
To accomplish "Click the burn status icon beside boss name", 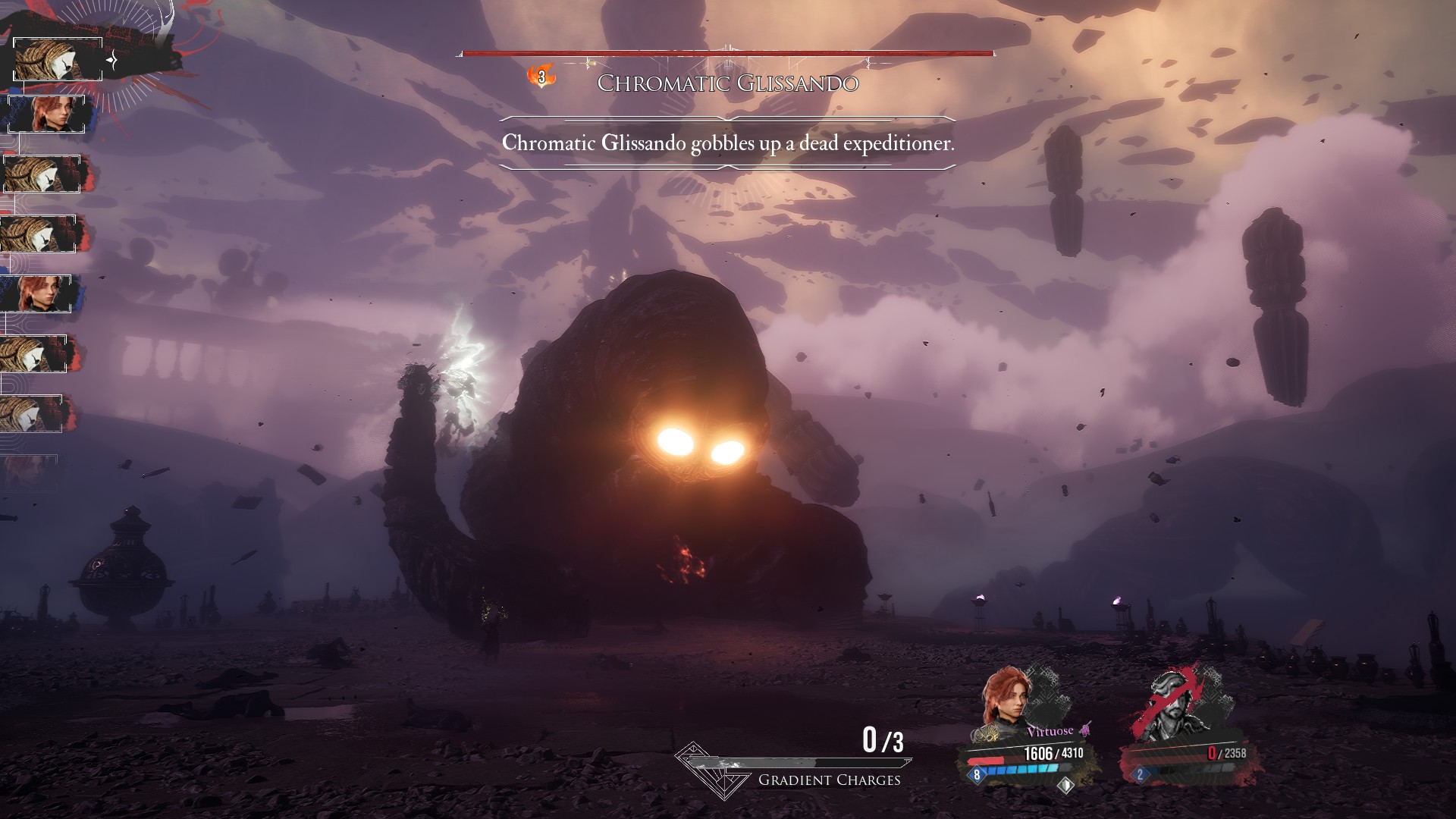I will (x=541, y=77).
